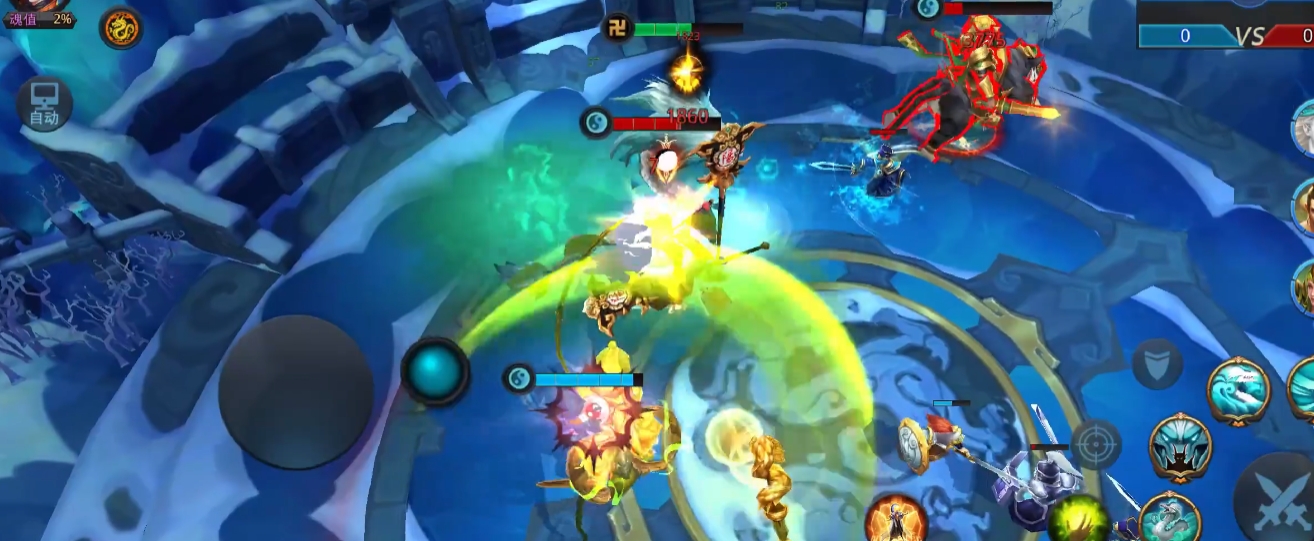Cast the ocean wave skill
The width and height of the screenshot is (1314, 541).
1238,391
